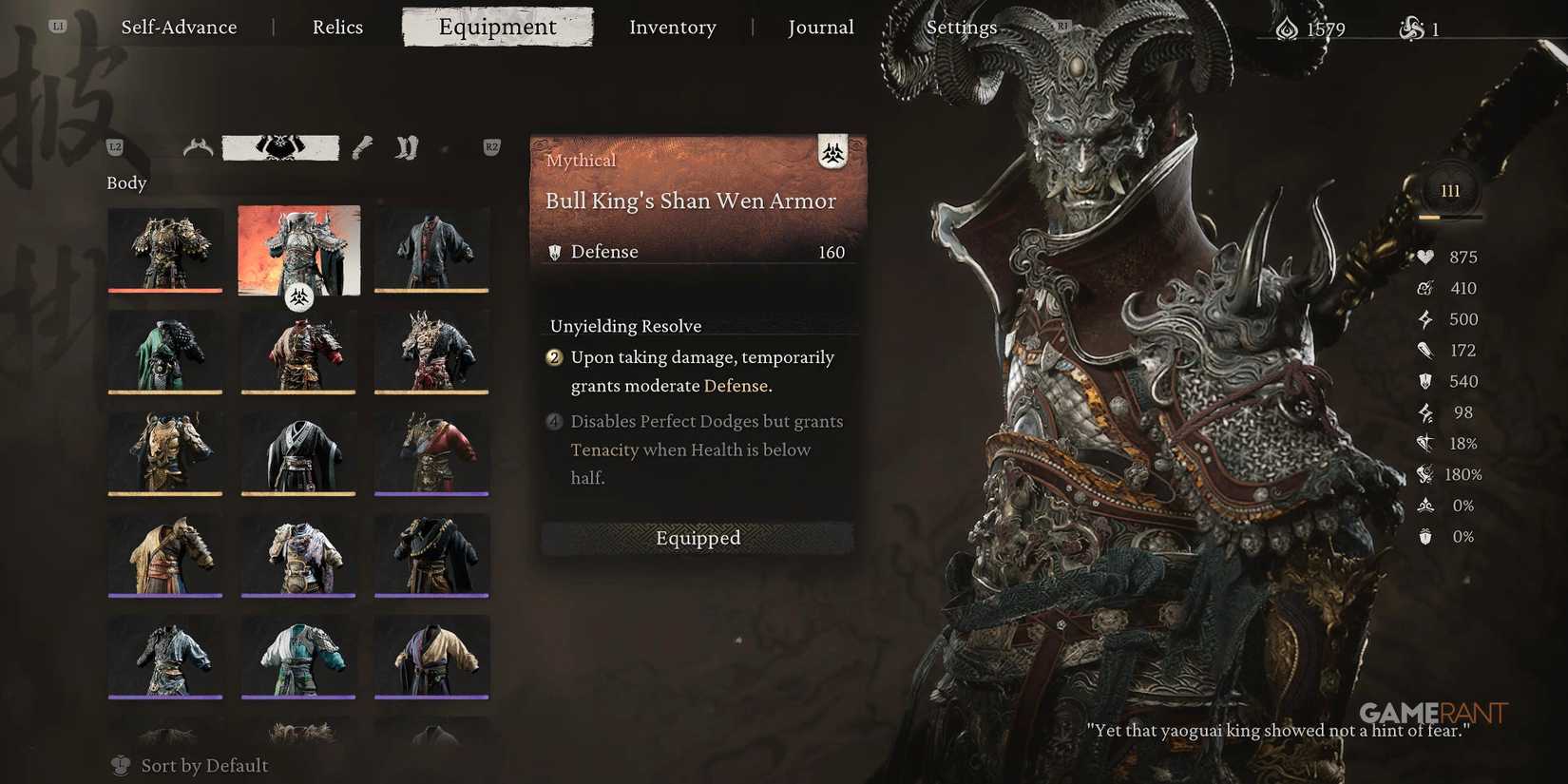This screenshot has height=784, width=1568.
Task: Switch to the Inventory tab
Action: point(672,27)
